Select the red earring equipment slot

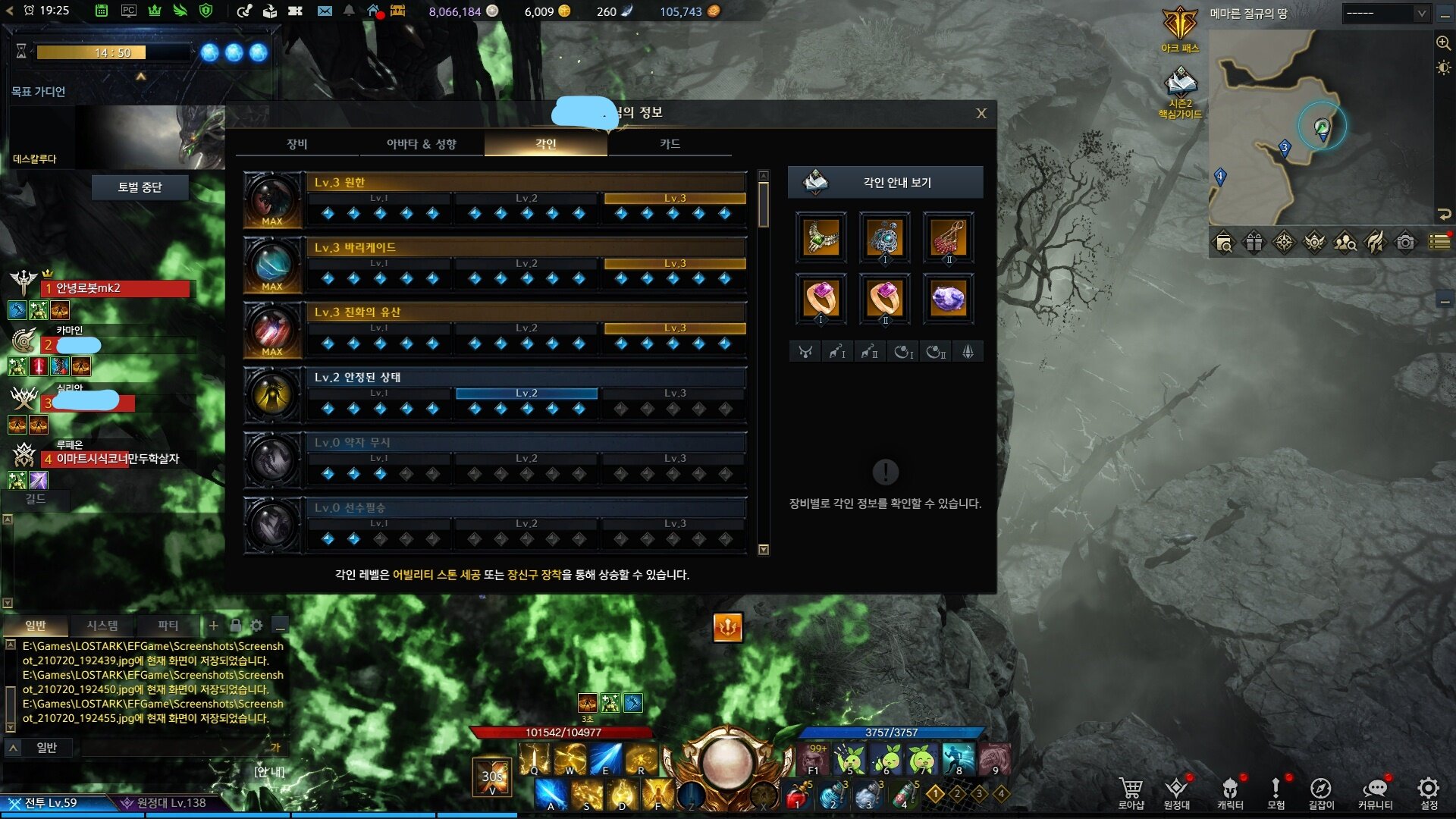coord(948,237)
